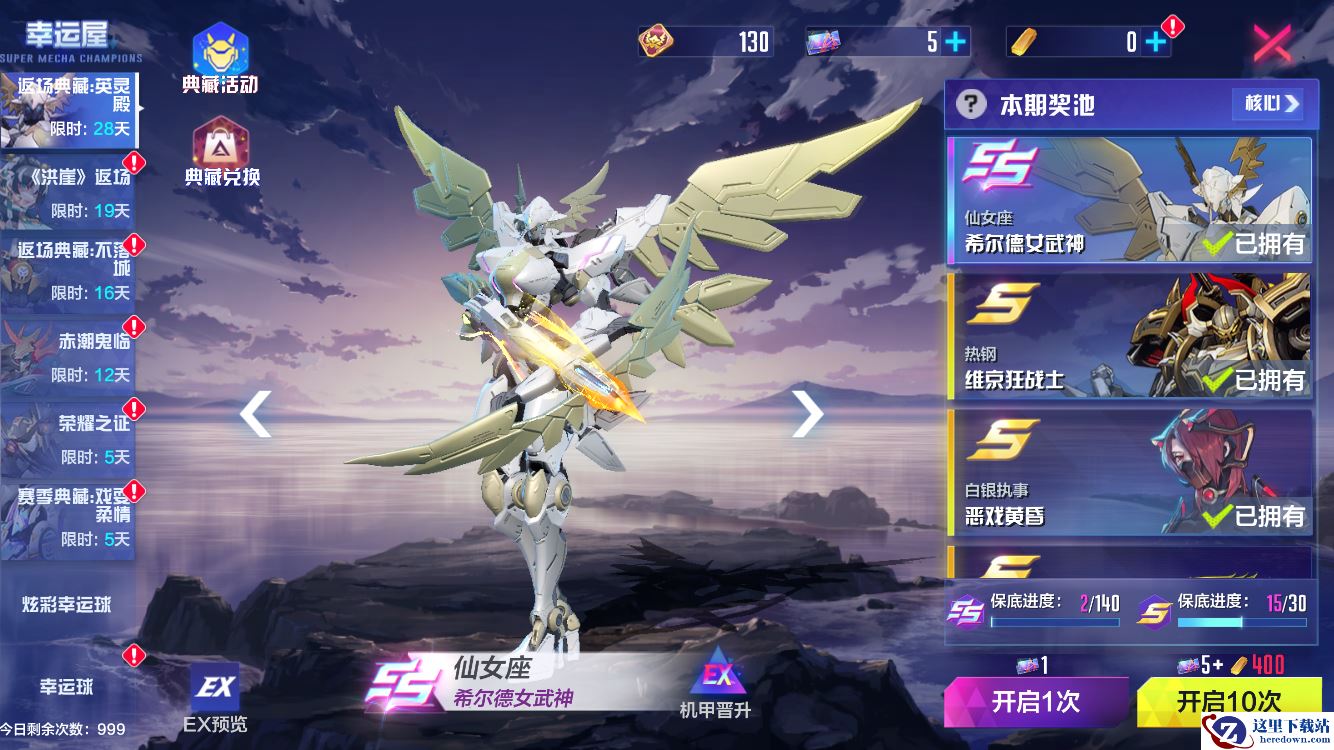
Task: Open the 典藏兑换 exchange shop
Action: 221,152
